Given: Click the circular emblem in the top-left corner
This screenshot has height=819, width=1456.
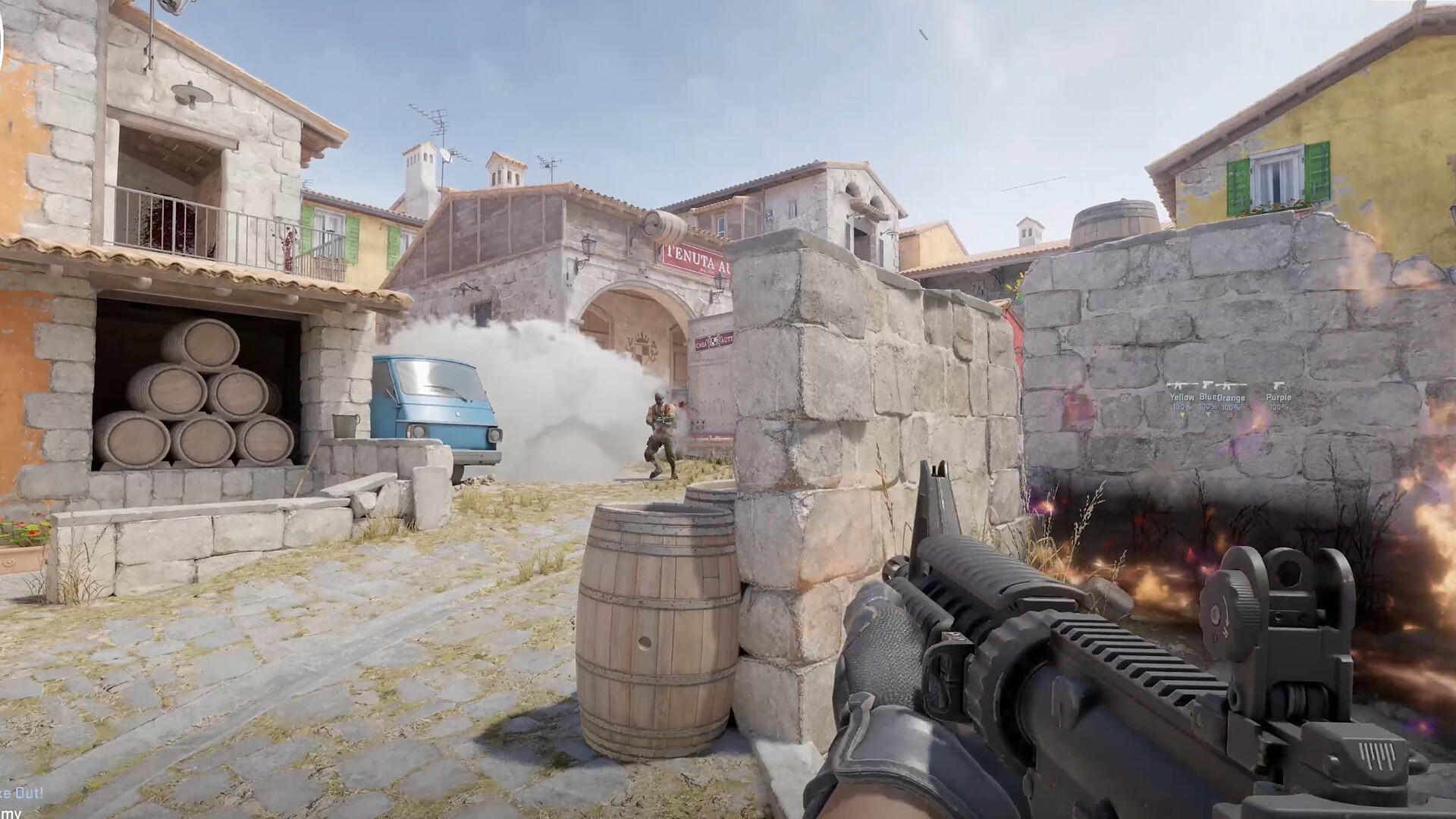Looking at the screenshot, I should click(3, 34).
